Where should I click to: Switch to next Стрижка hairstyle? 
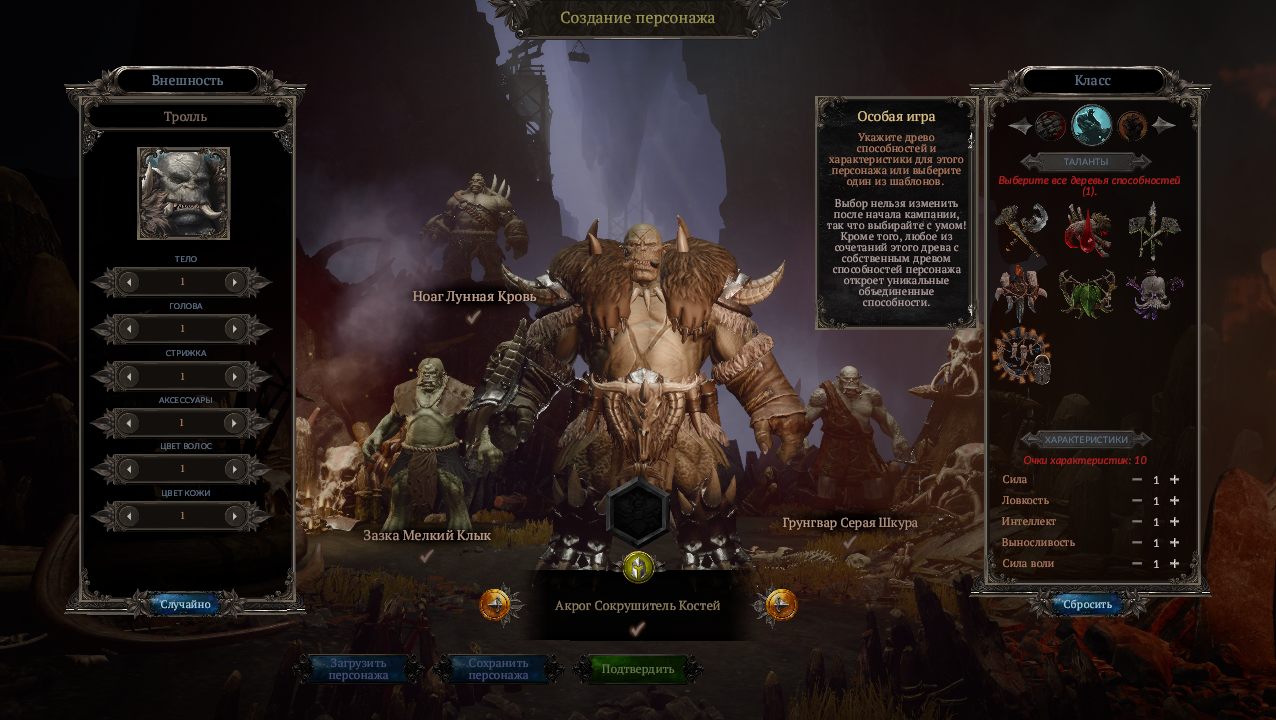pyautogui.click(x=235, y=376)
